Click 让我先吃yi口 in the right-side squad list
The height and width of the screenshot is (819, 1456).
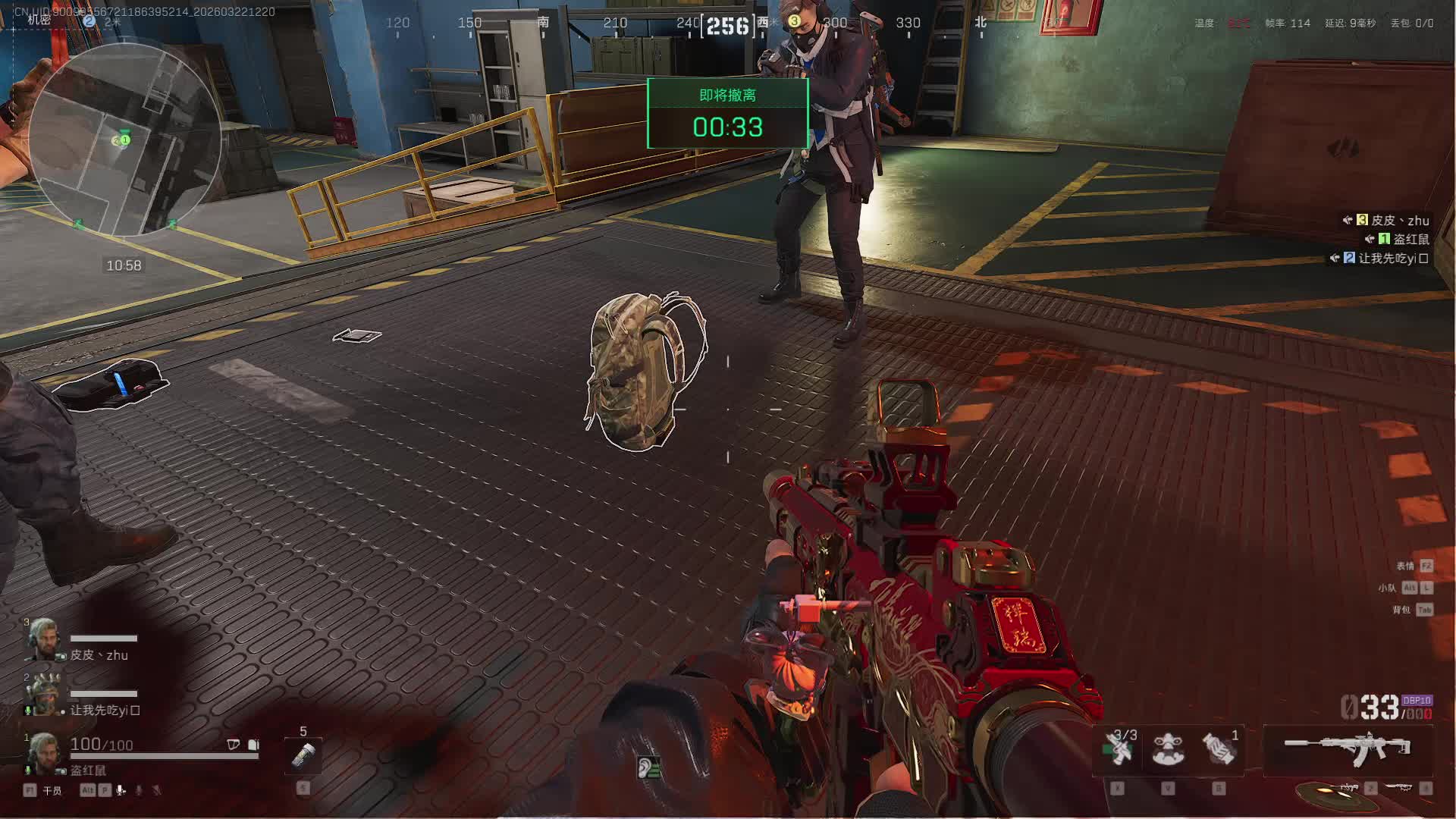pos(1392,258)
